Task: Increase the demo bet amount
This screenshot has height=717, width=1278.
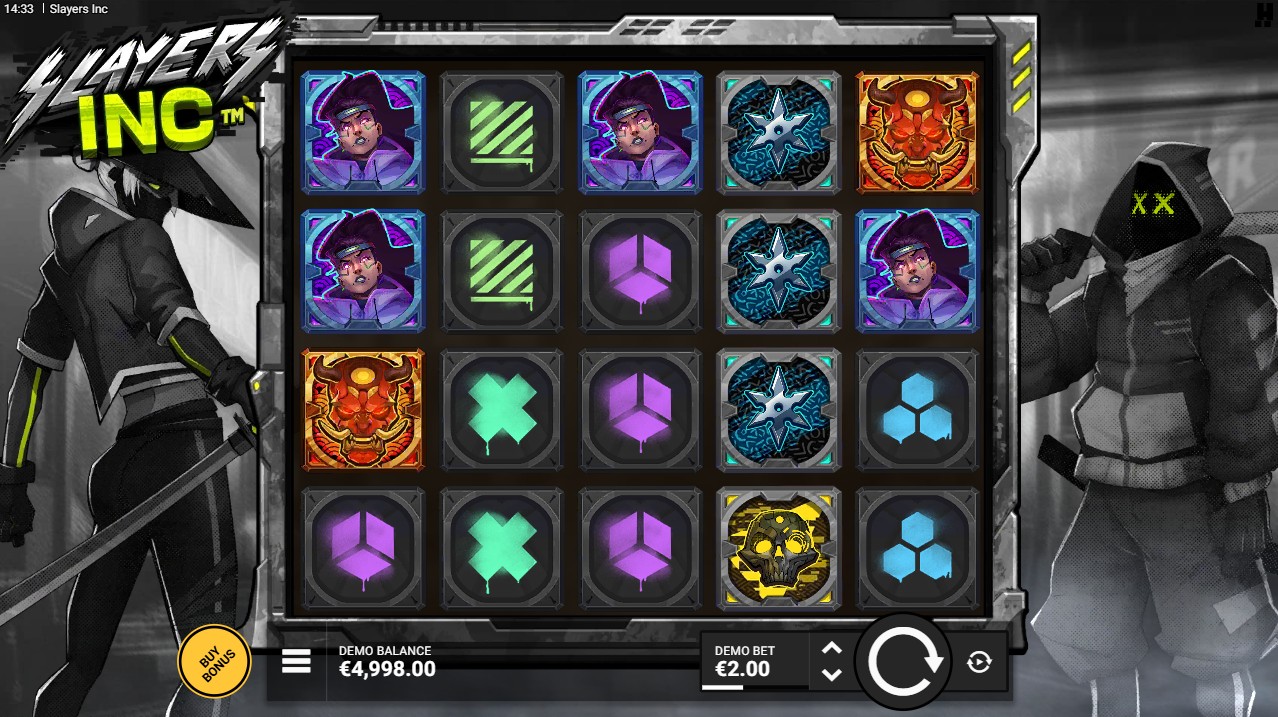Action: tap(832, 648)
